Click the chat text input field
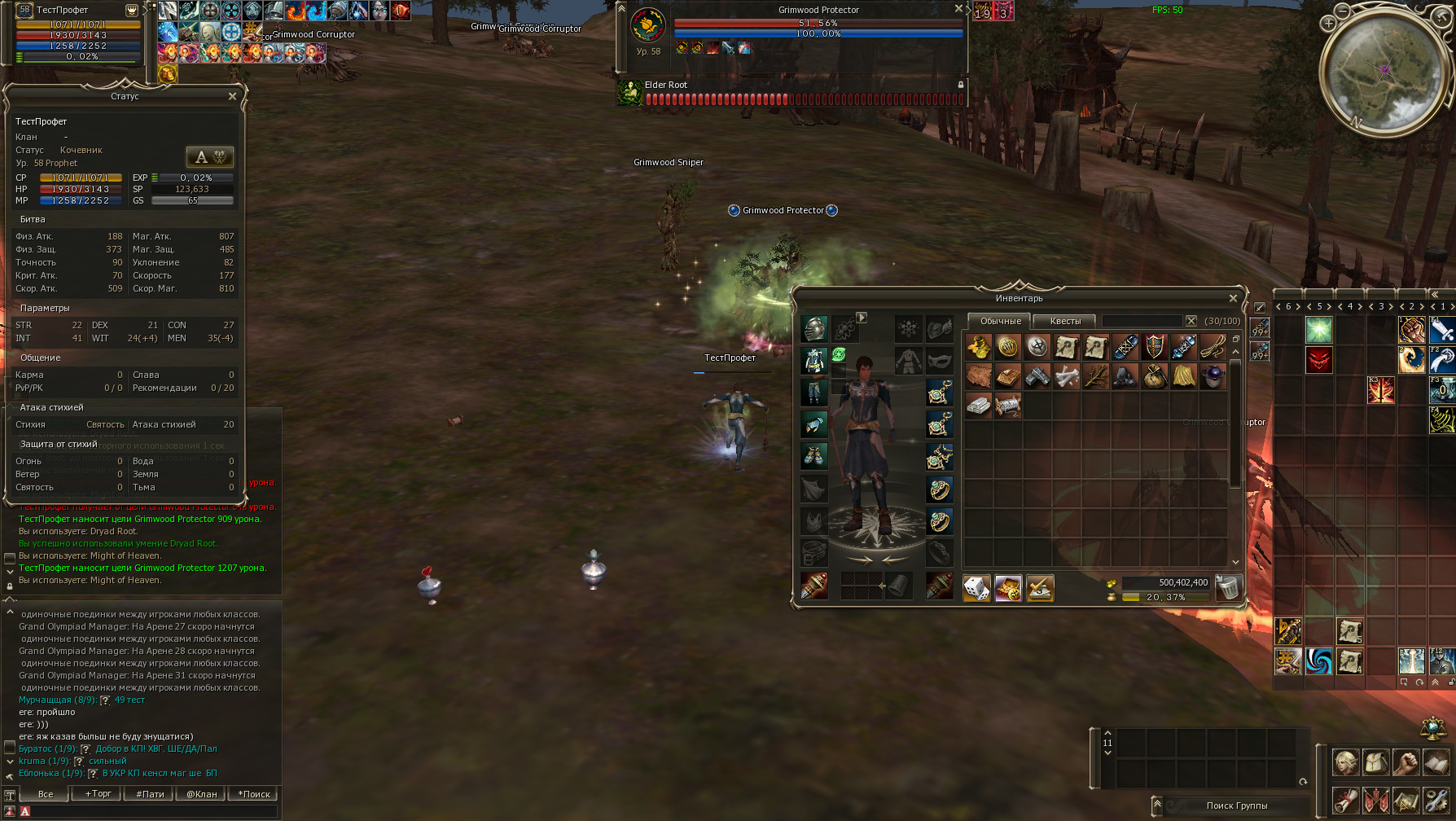This screenshot has width=1456, height=821. pyautogui.click(x=151, y=811)
